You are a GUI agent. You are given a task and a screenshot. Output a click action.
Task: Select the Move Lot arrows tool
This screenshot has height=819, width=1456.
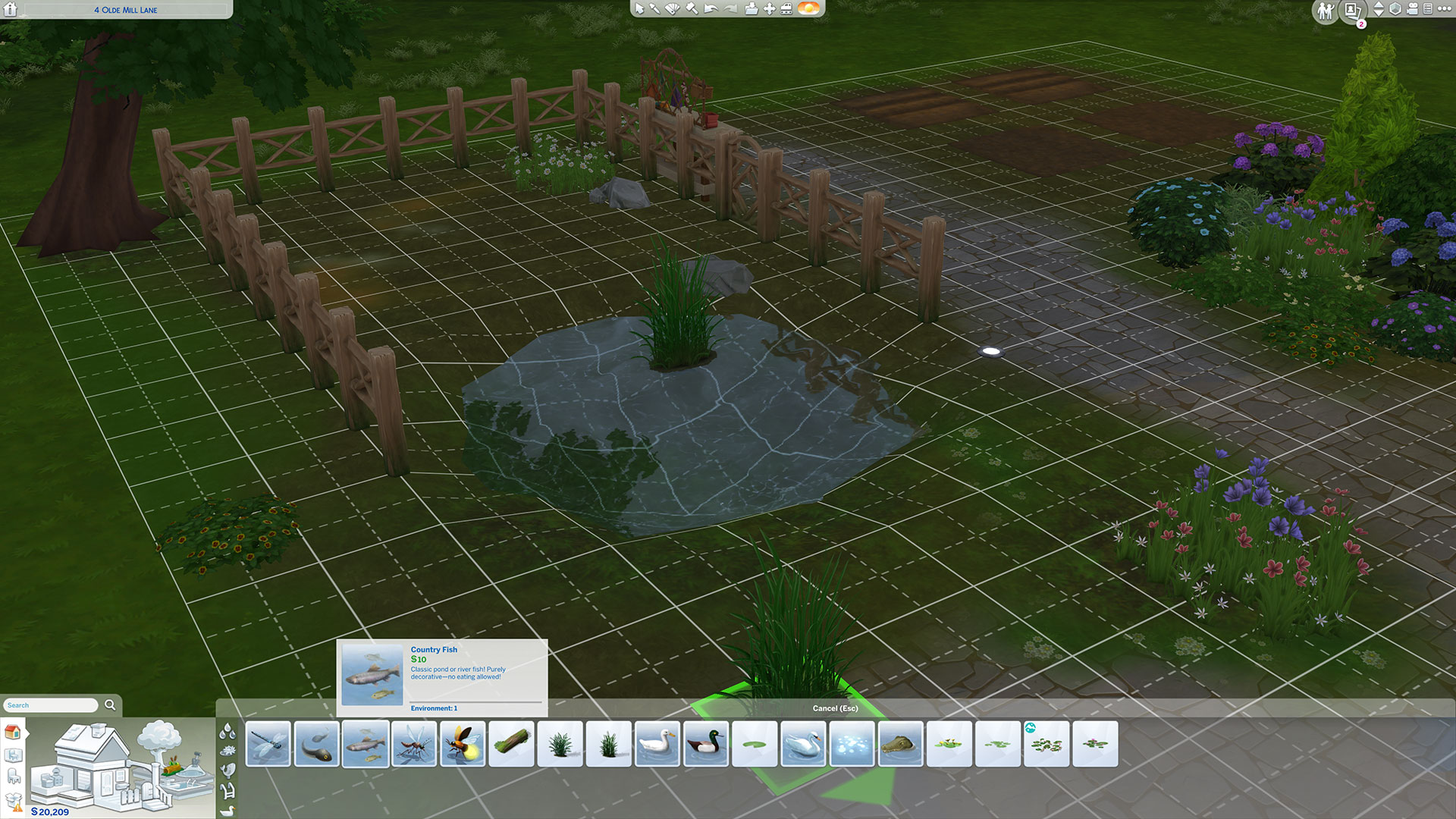click(x=768, y=10)
